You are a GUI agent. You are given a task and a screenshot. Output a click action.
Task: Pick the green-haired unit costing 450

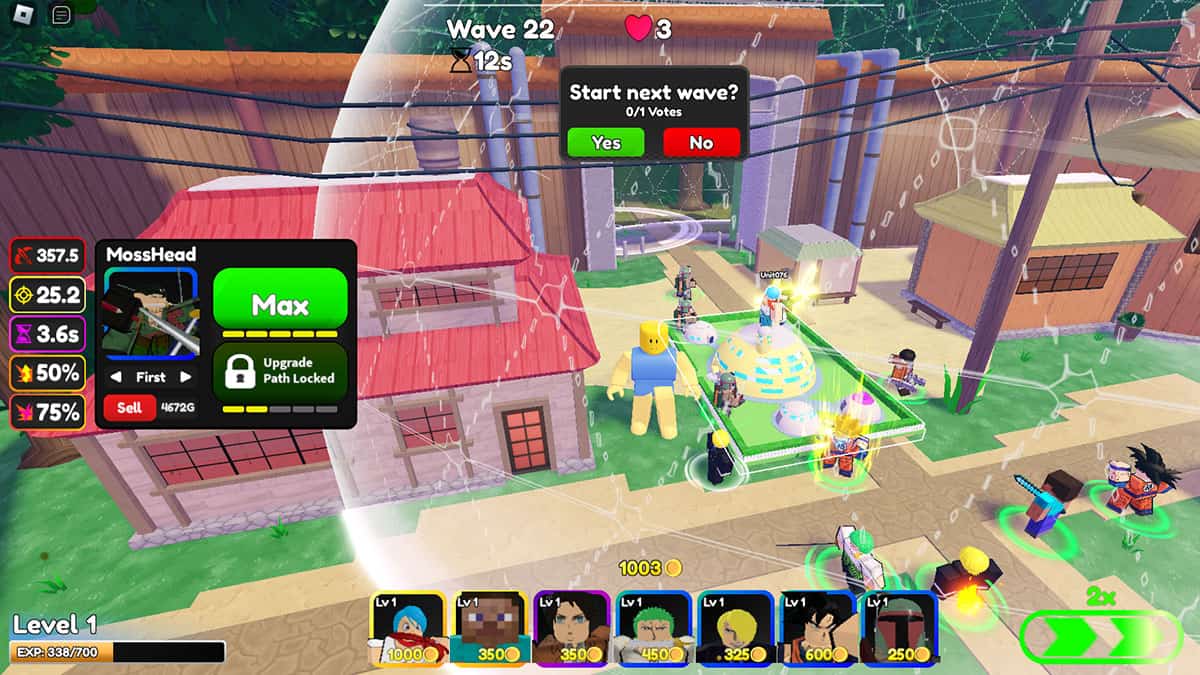tap(653, 627)
